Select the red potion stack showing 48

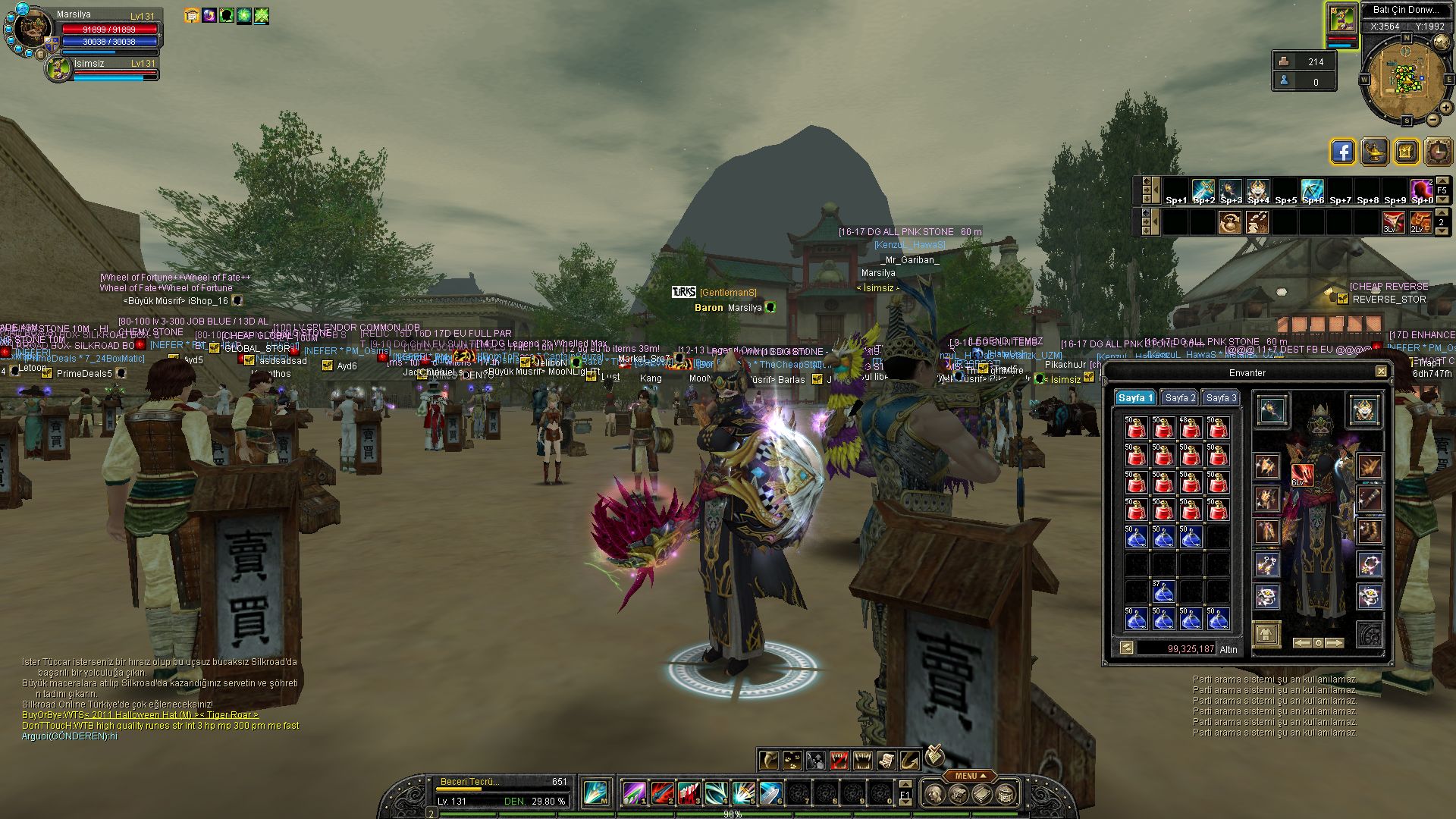coord(1190,428)
